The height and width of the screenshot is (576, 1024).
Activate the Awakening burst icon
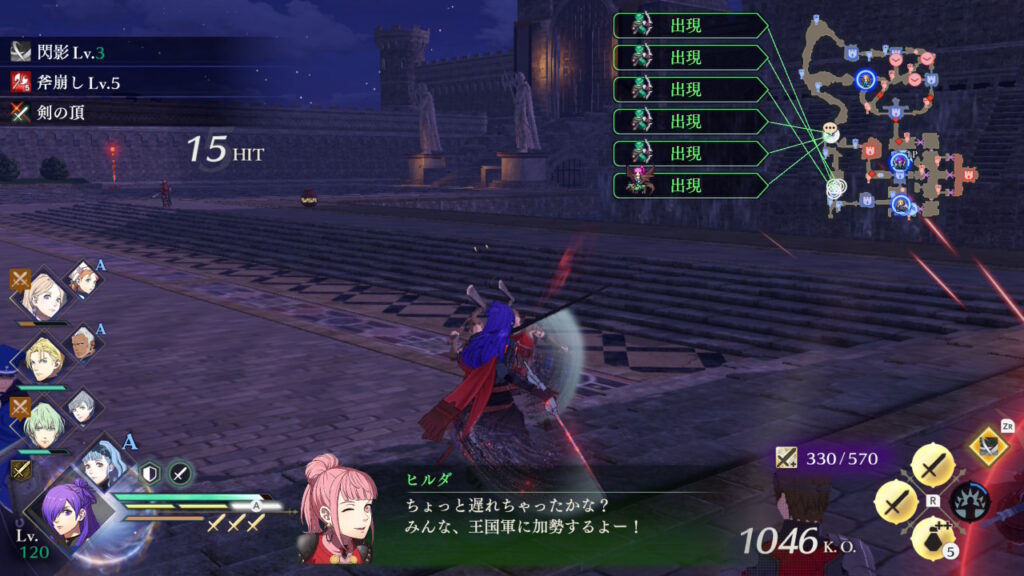[x=971, y=500]
